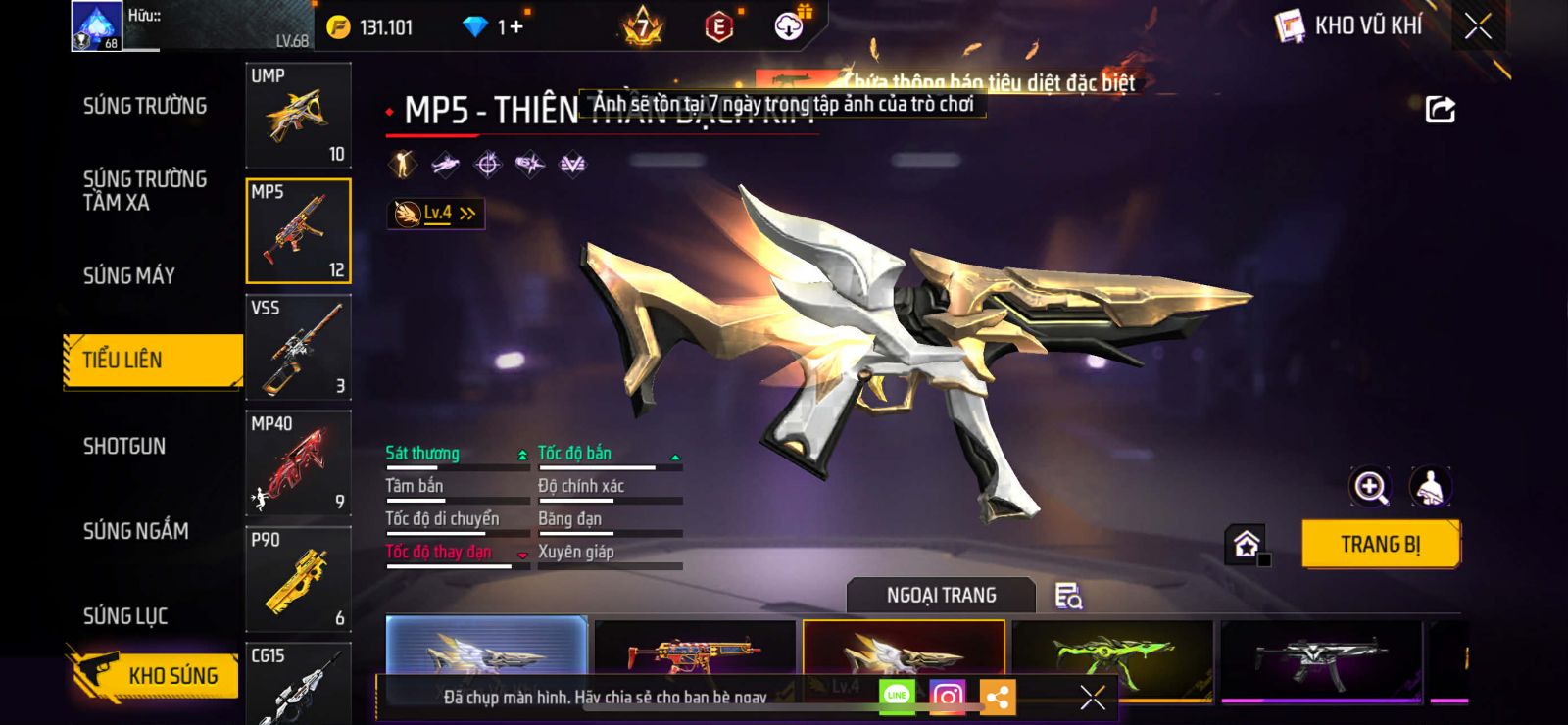
Task: Switch to the Súng Trường category
Action: 145,106
